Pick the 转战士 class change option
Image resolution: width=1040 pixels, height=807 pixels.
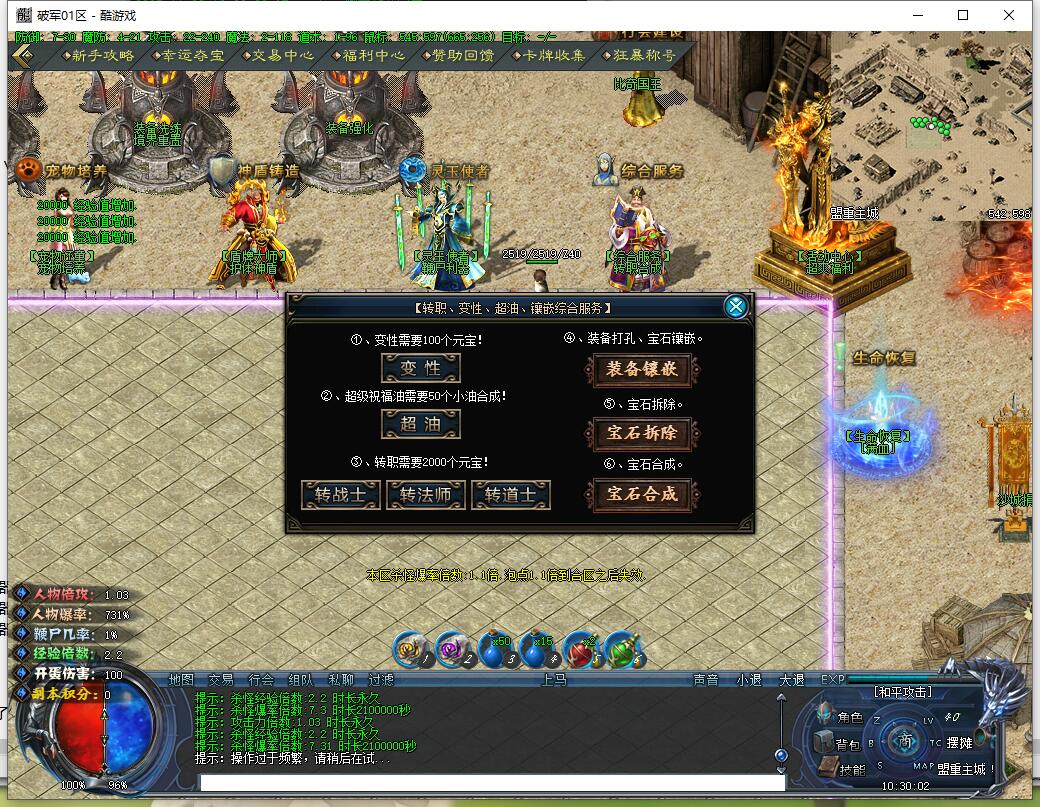(x=341, y=495)
